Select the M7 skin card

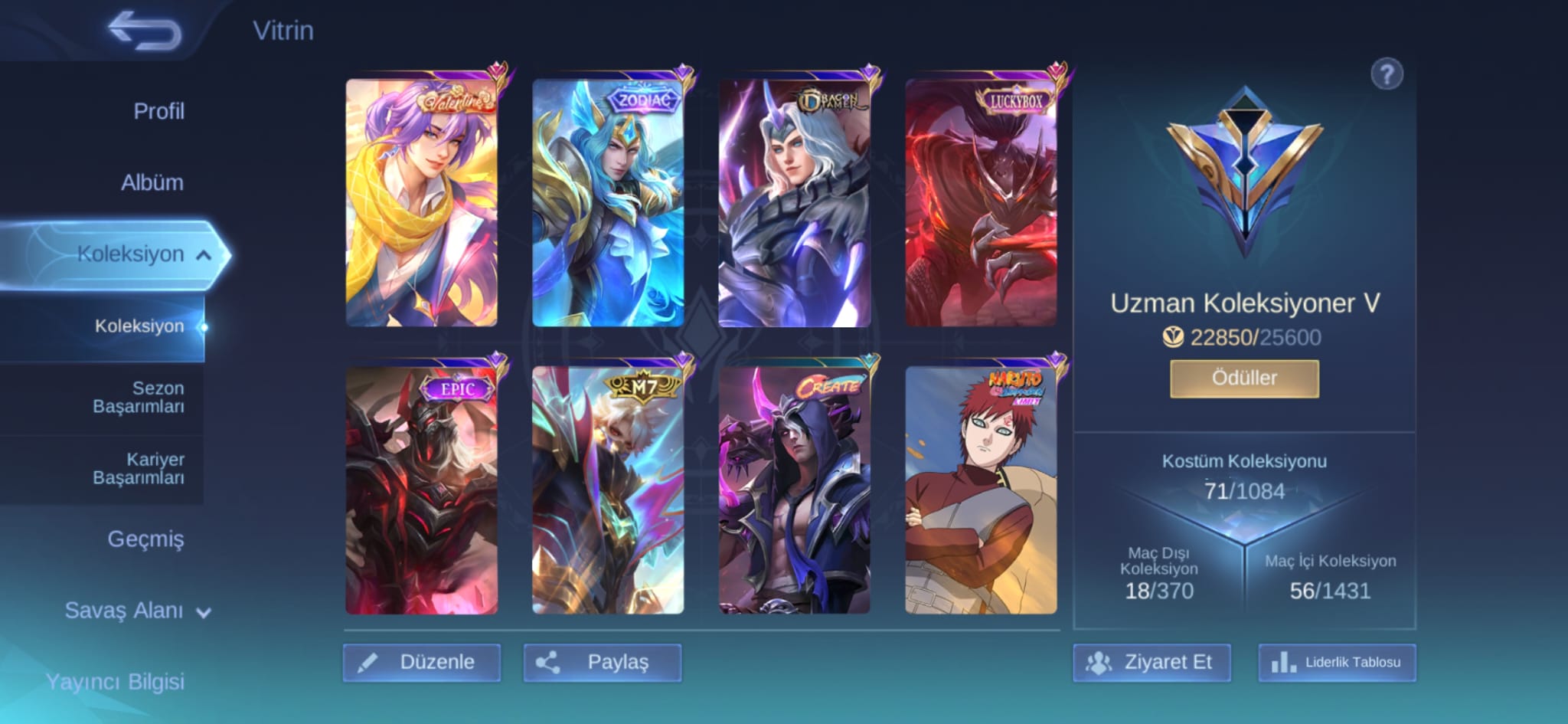tap(608, 490)
